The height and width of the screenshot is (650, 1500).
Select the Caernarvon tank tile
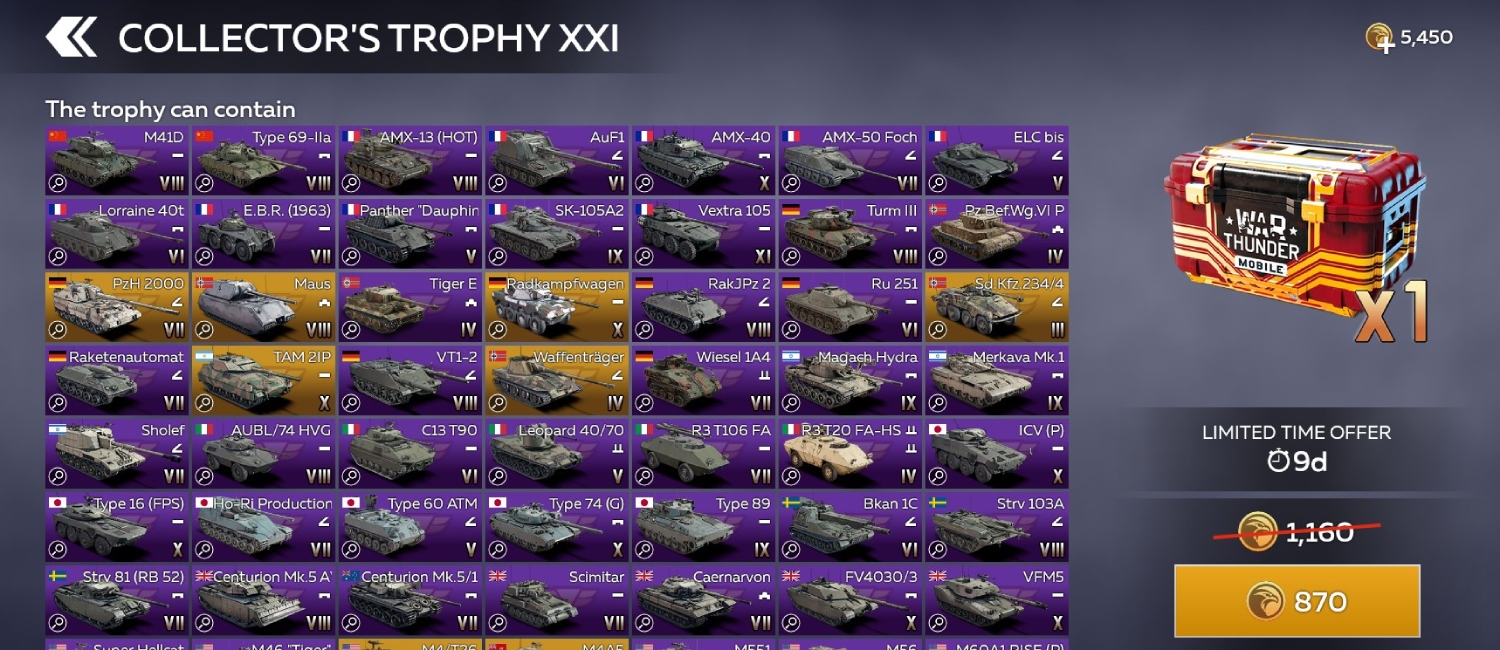click(x=703, y=599)
